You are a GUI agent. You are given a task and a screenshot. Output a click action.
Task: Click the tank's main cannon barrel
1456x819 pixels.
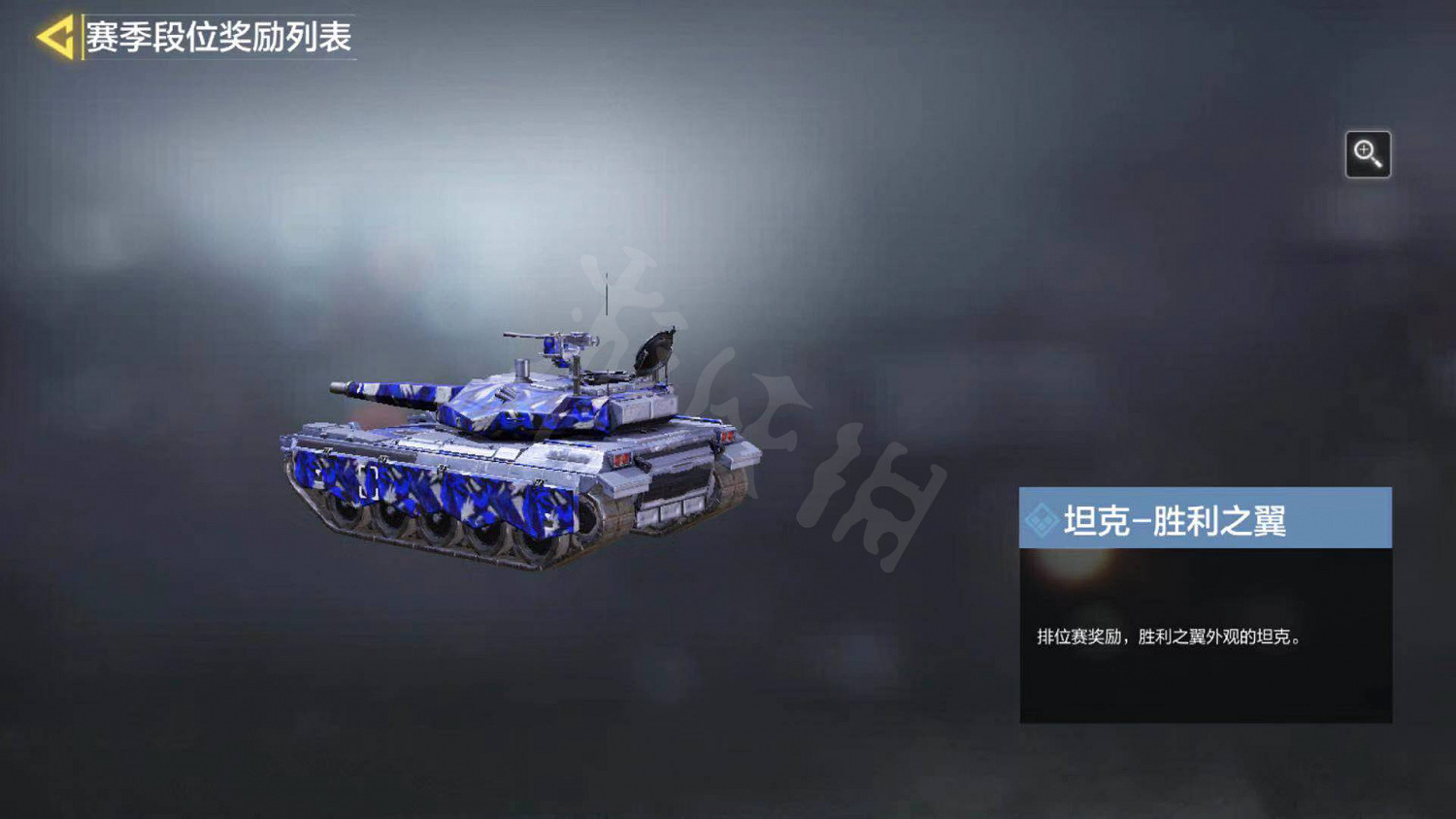(x=388, y=389)
